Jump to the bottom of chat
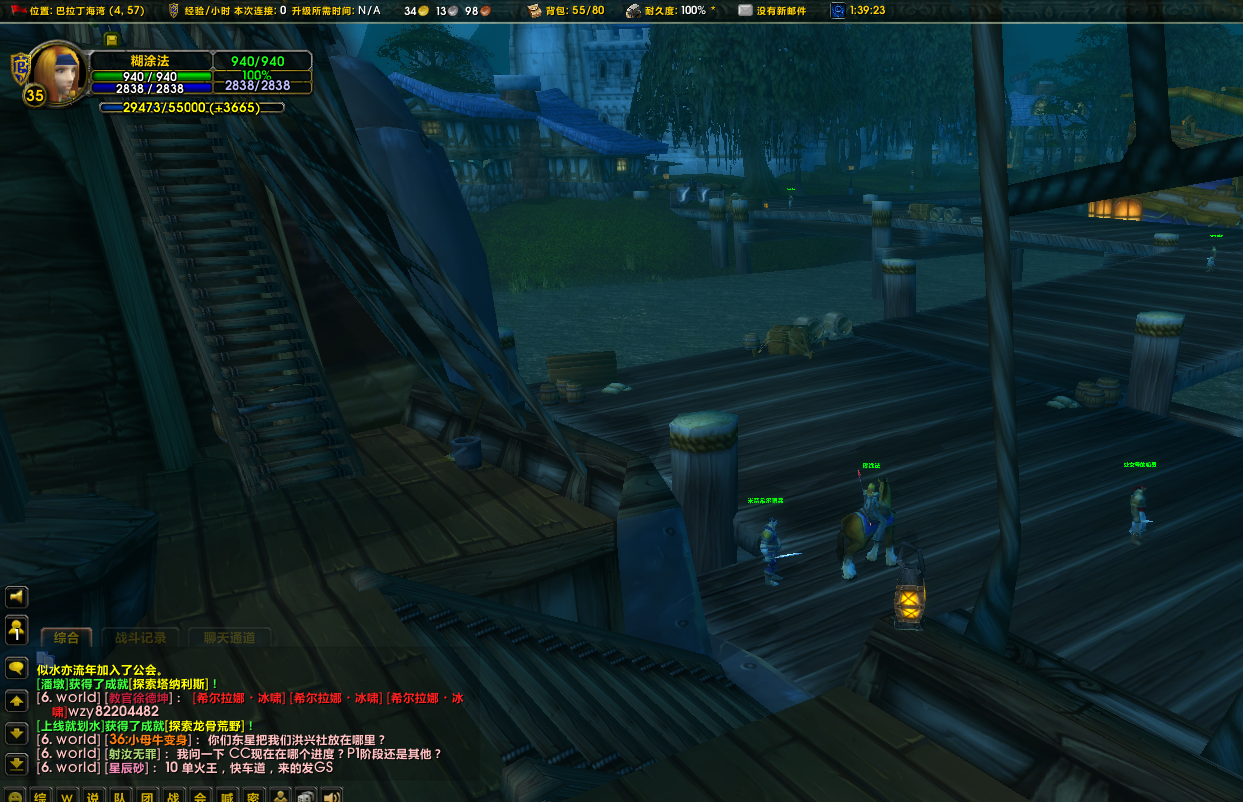Screen dimensions: 1243x802 (x=16, y=764)
